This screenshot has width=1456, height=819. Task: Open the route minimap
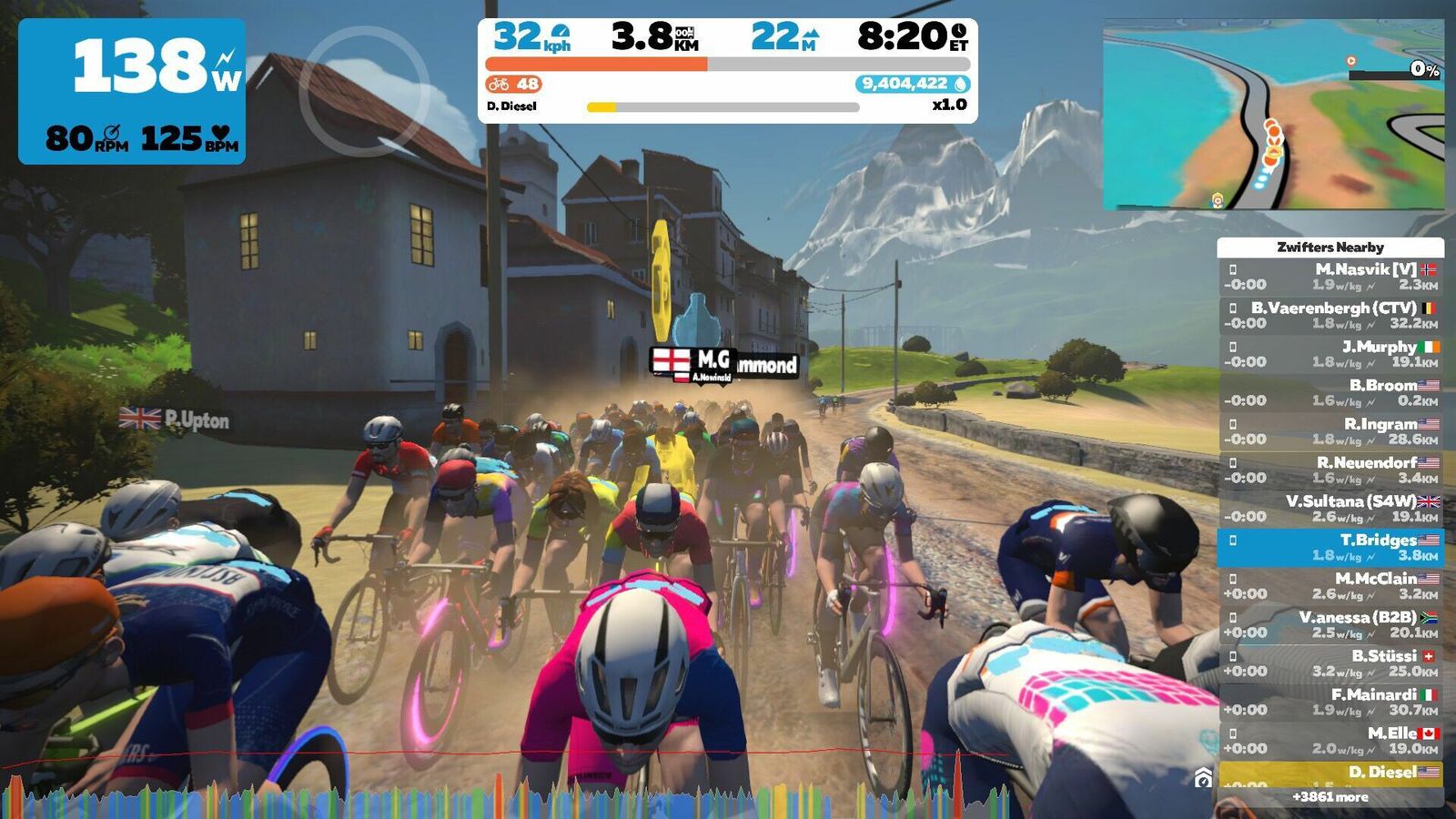pyautogui.click(x=1272, y=115)
